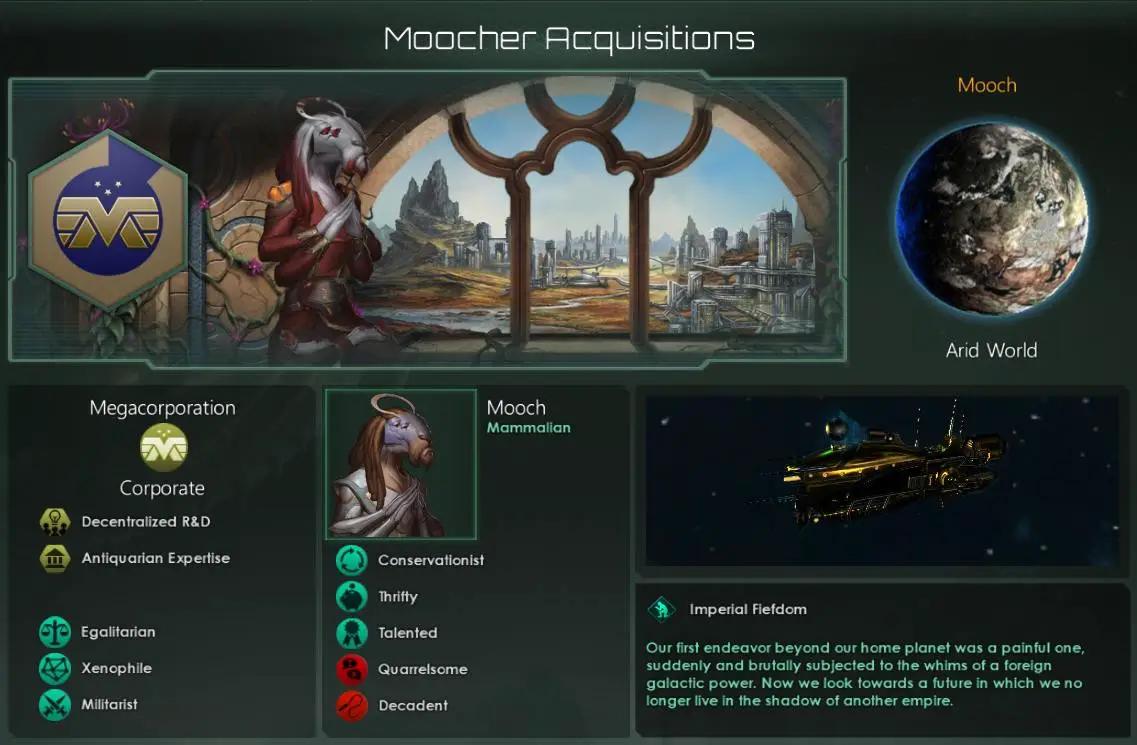Click the Megacorporation authority icon
This screenshot has width=1137, height=745.
pyautogui.click(x=163, y=447)
